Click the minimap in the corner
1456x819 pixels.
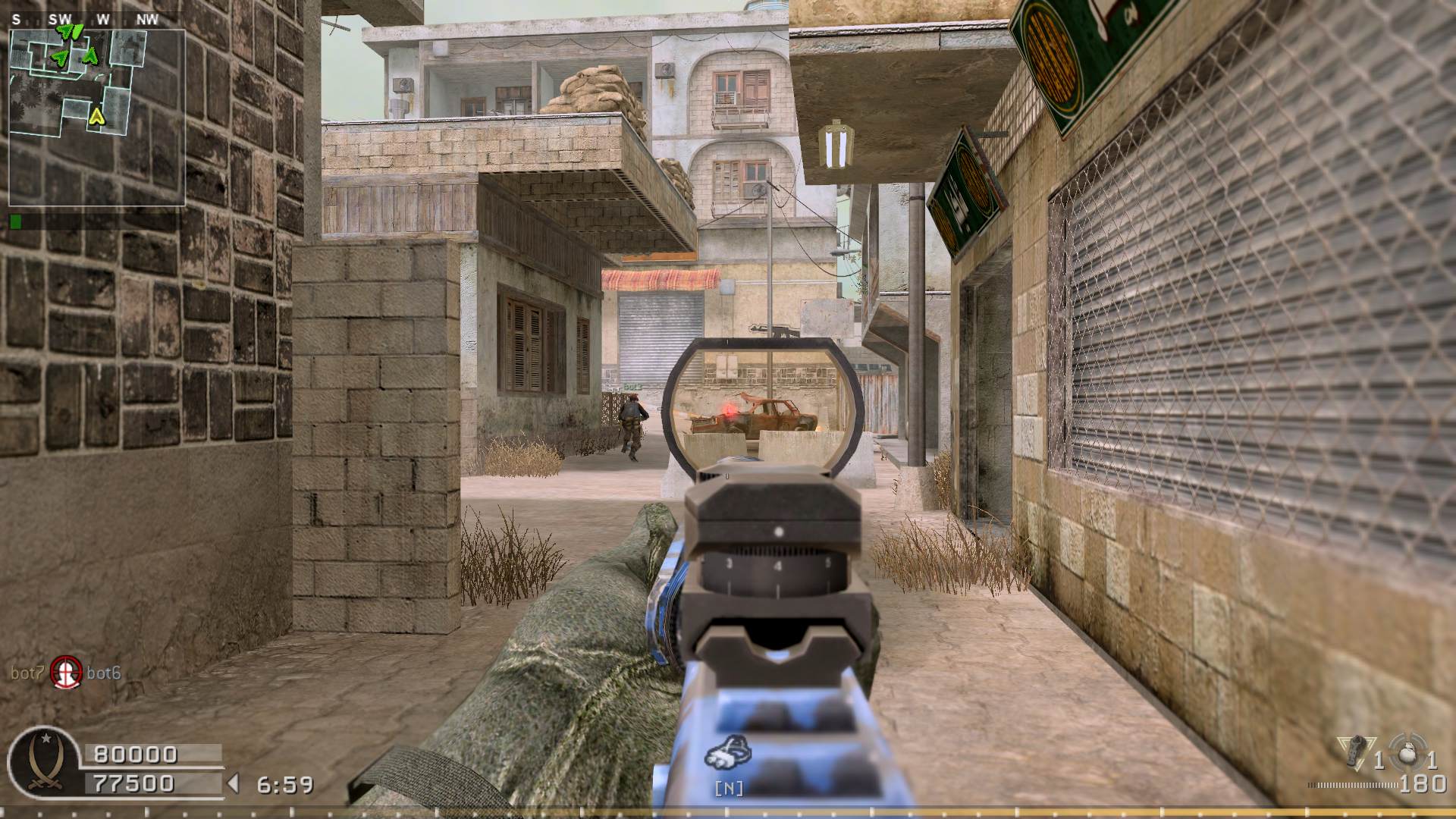[97, 118]
